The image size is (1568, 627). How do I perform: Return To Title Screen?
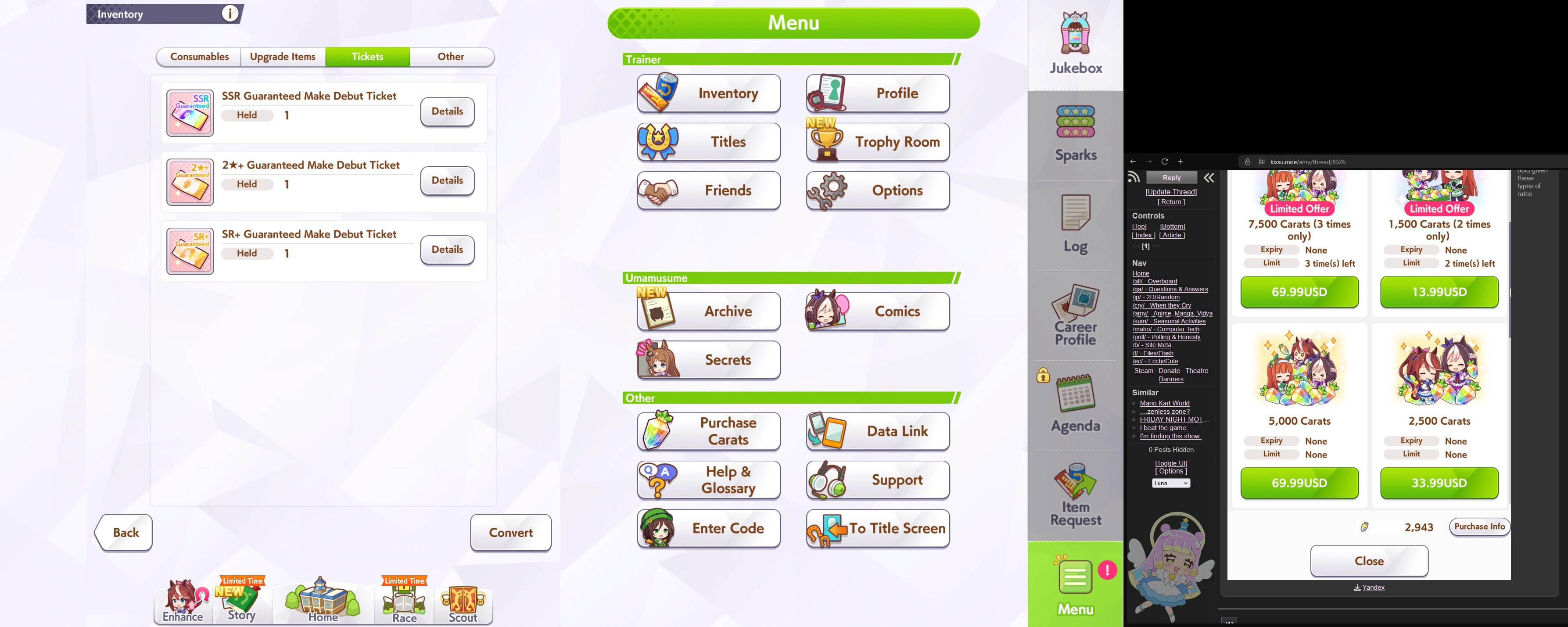coord(877,528)
